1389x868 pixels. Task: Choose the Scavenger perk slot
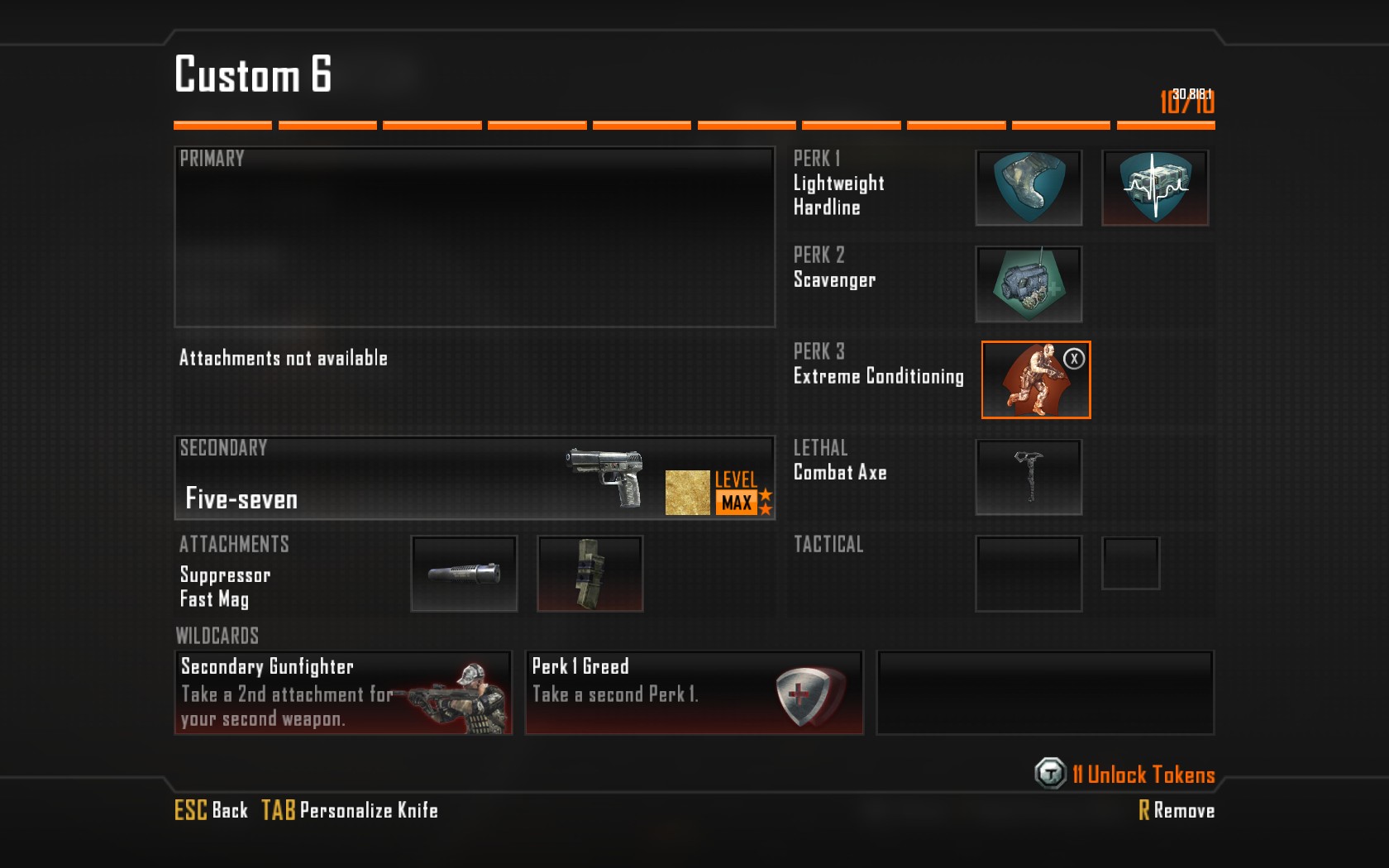1029,284
